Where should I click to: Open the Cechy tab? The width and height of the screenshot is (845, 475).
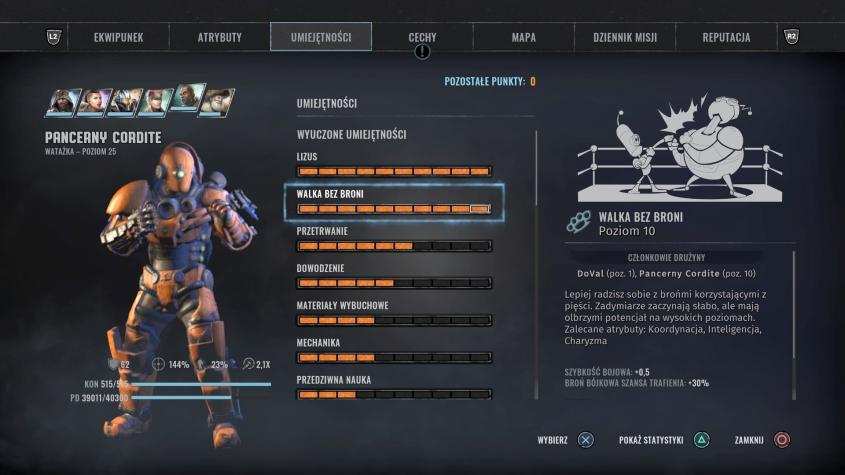click(422, 37)
